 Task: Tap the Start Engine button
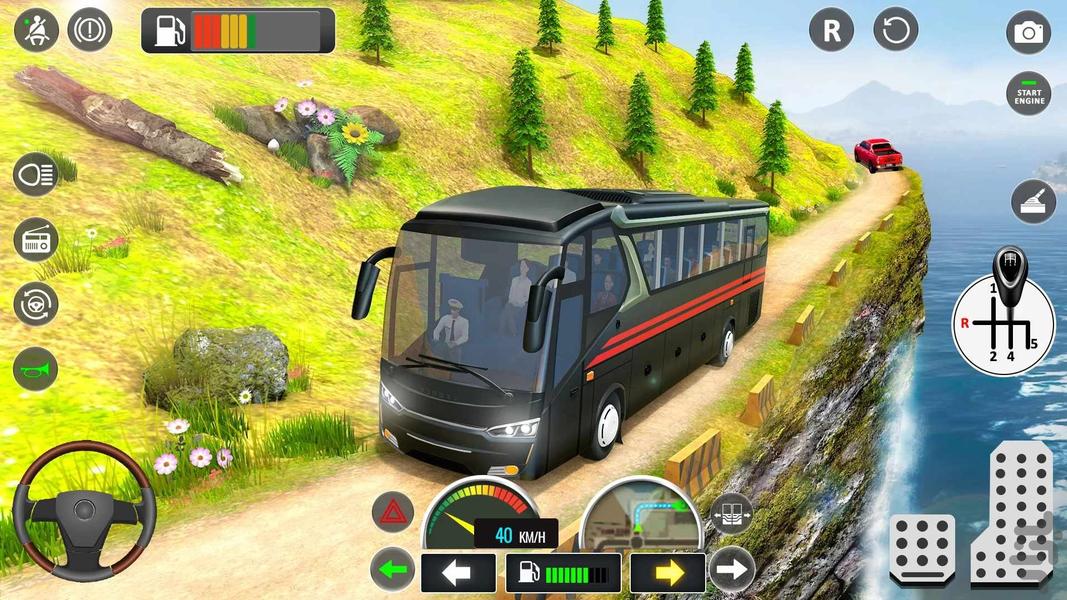pyautogui.click(x=1028, y=95)
